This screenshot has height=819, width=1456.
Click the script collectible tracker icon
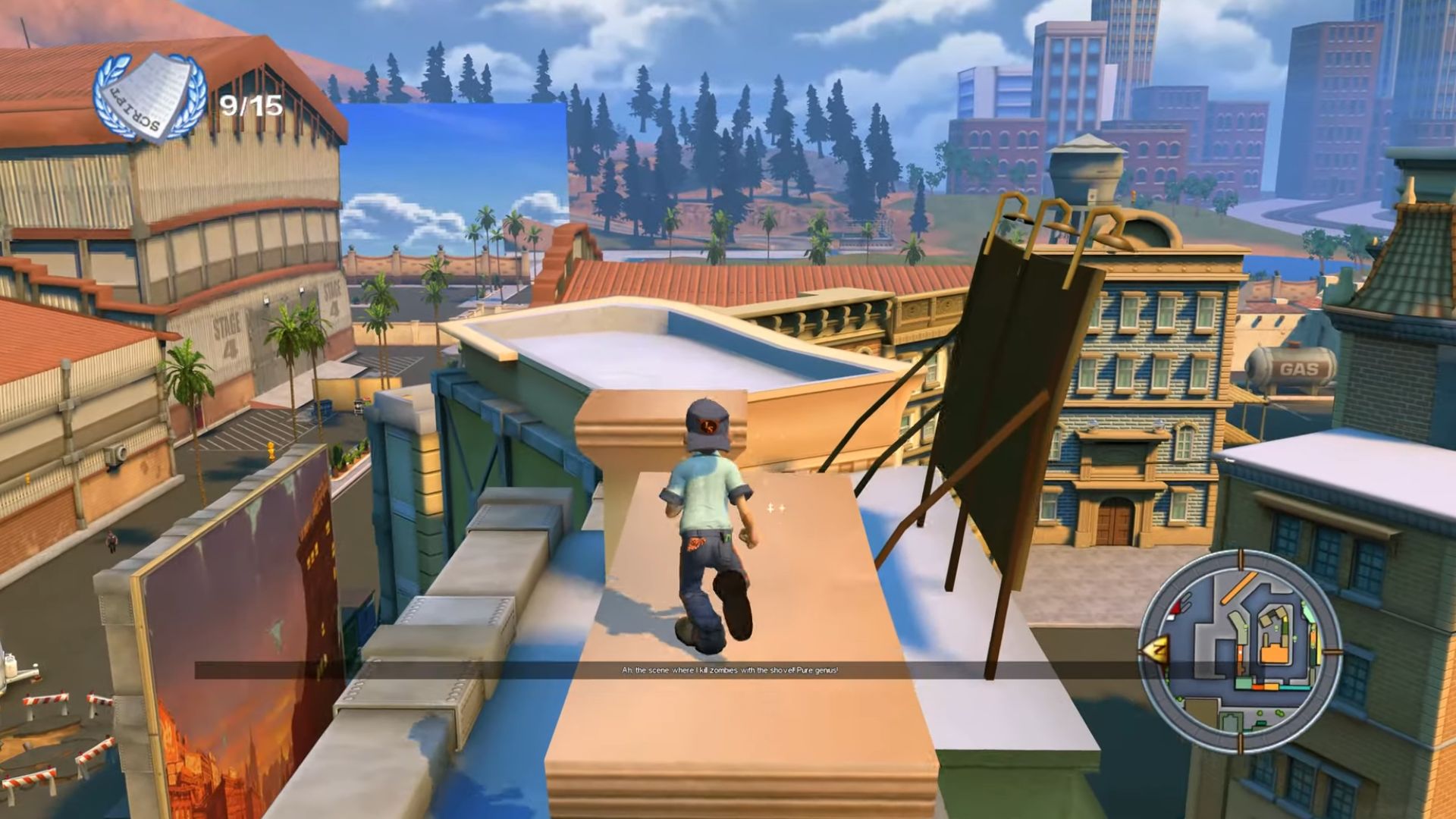150,99
